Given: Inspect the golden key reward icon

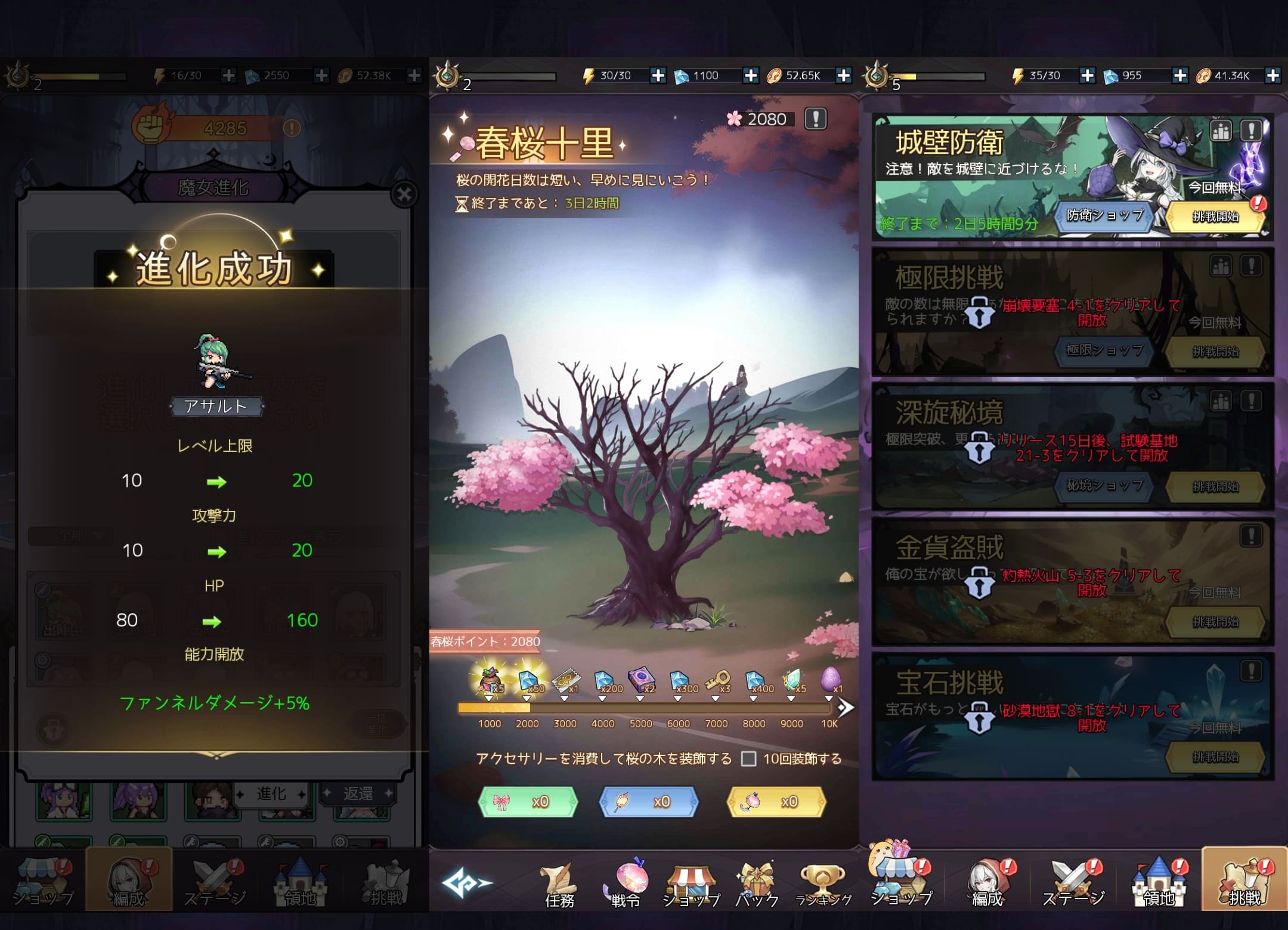Looking at the screenshot, I should pyautogui.click(x=717, y=680).
